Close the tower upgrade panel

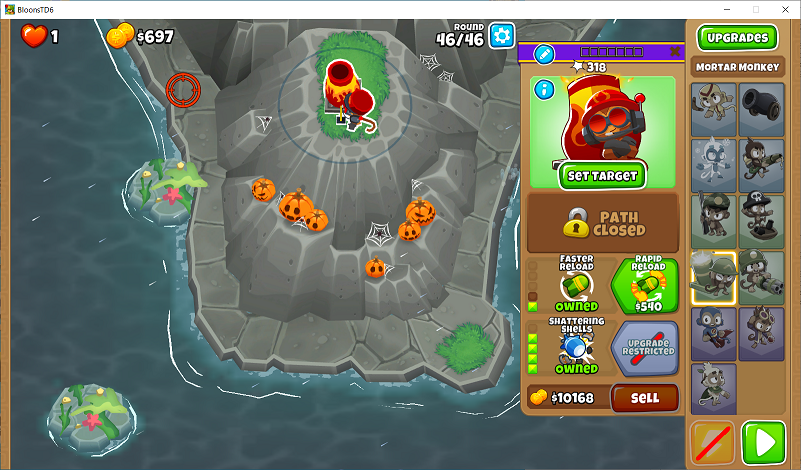675,52
